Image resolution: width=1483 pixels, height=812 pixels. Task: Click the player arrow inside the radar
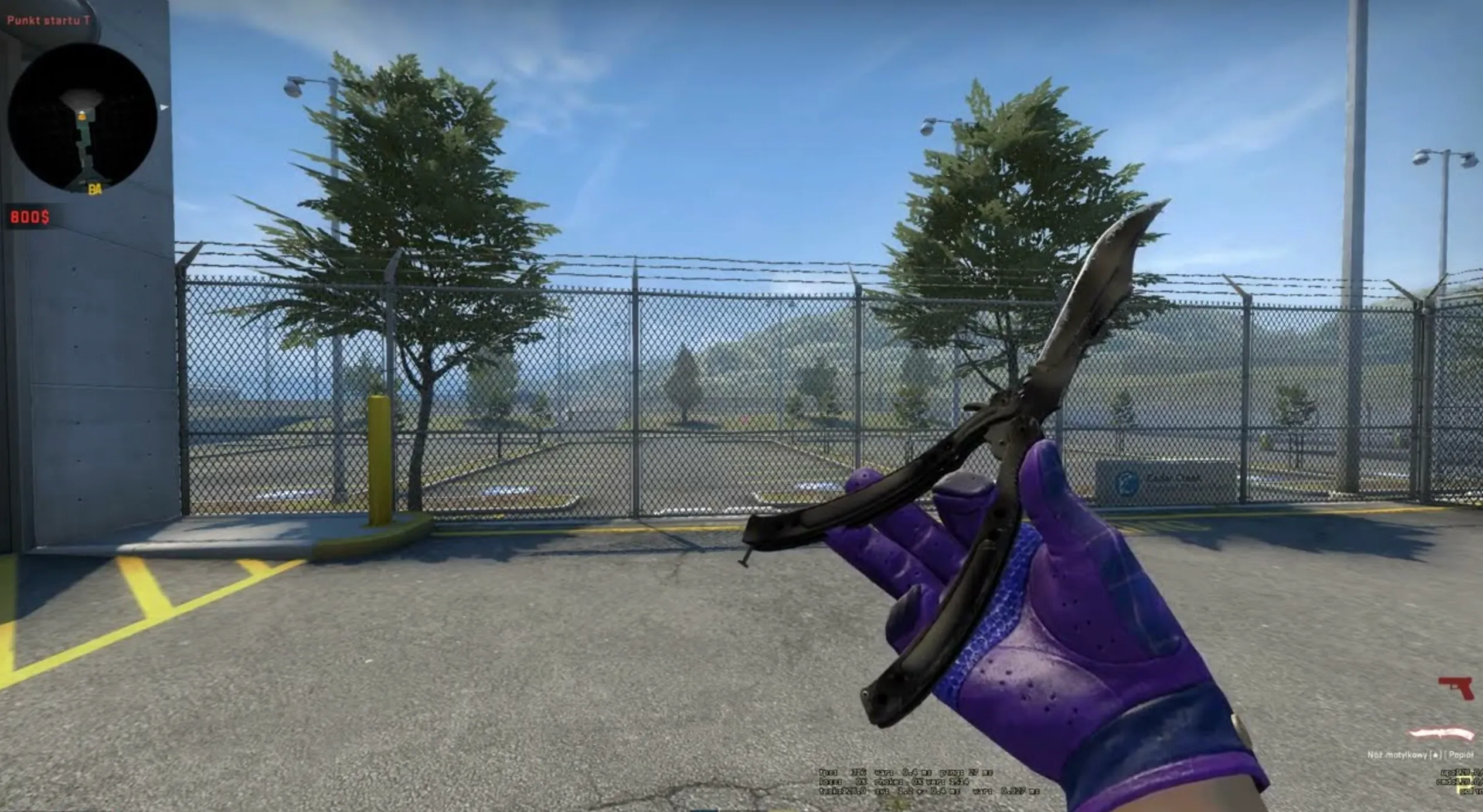[x=82, y=112]
